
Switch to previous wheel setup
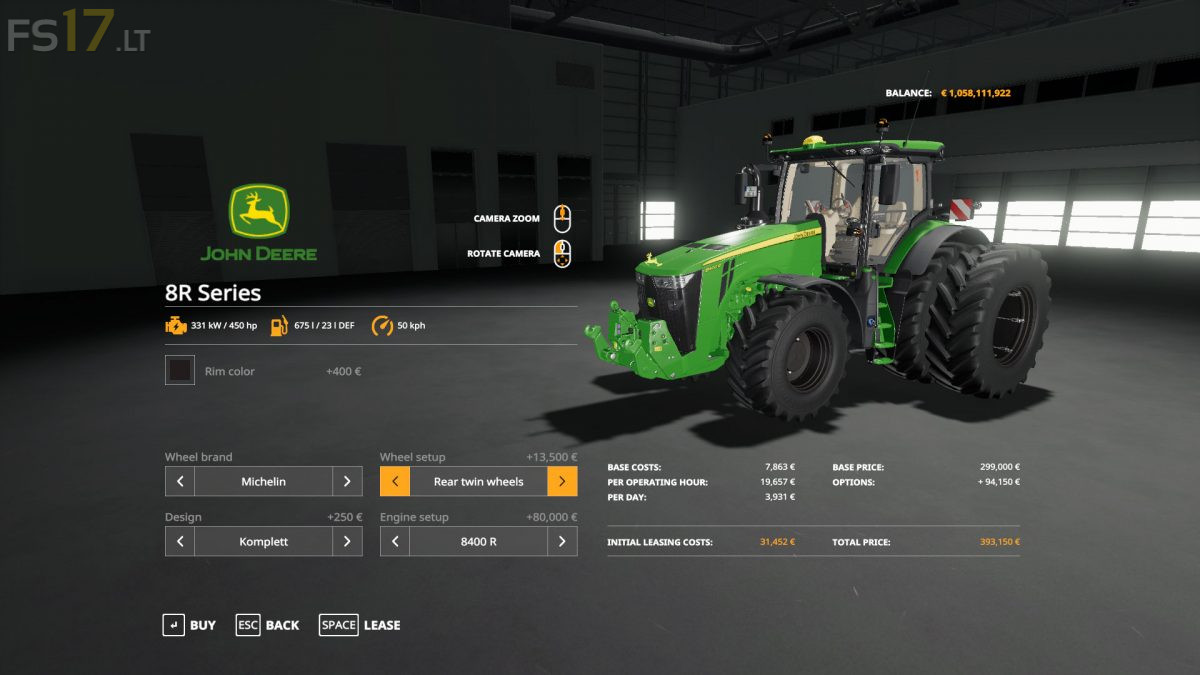pyautogui.click(x=395, y=481)
